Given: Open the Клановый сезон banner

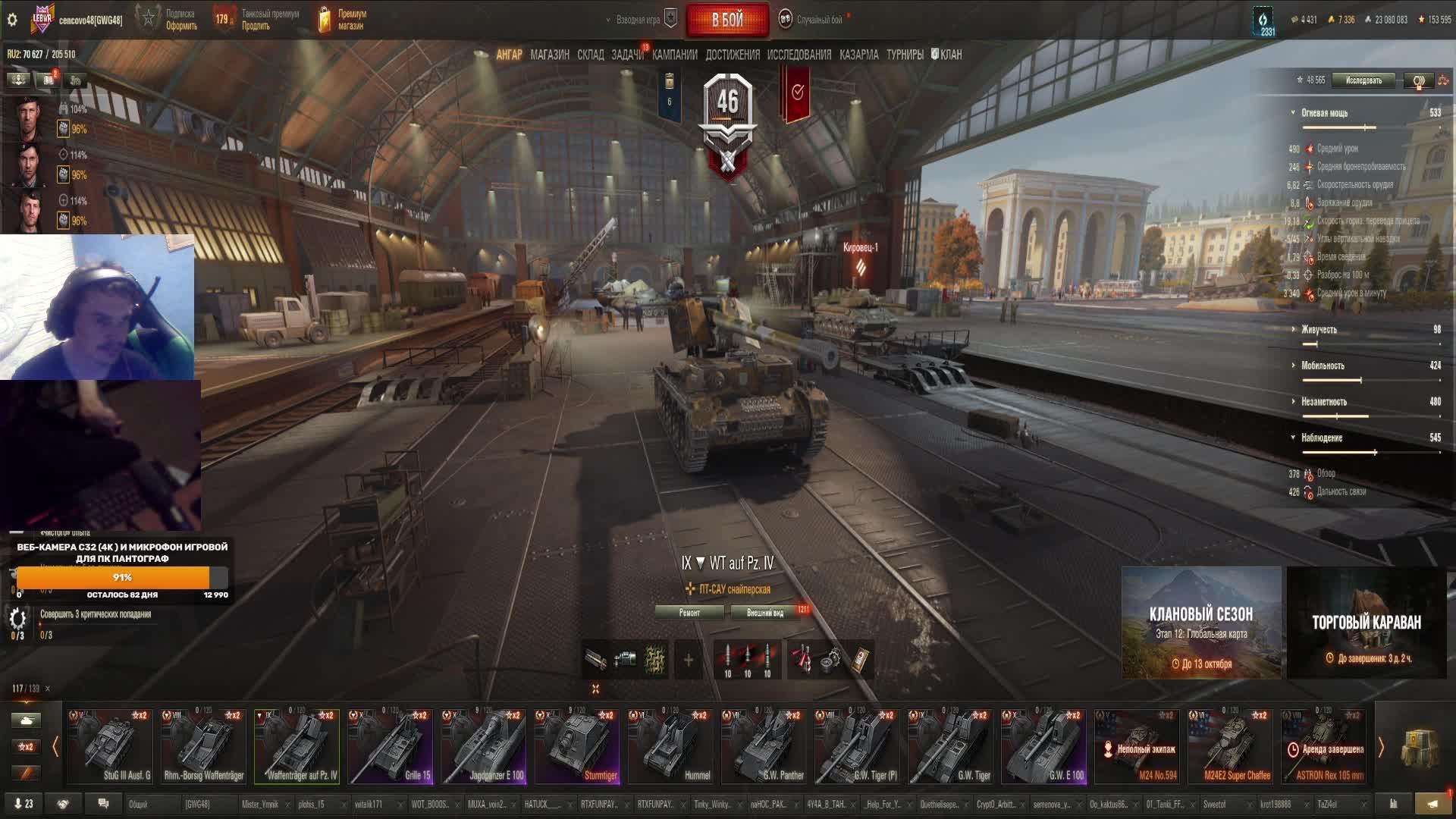Looking at the screenshot, I should [1201, 622].
